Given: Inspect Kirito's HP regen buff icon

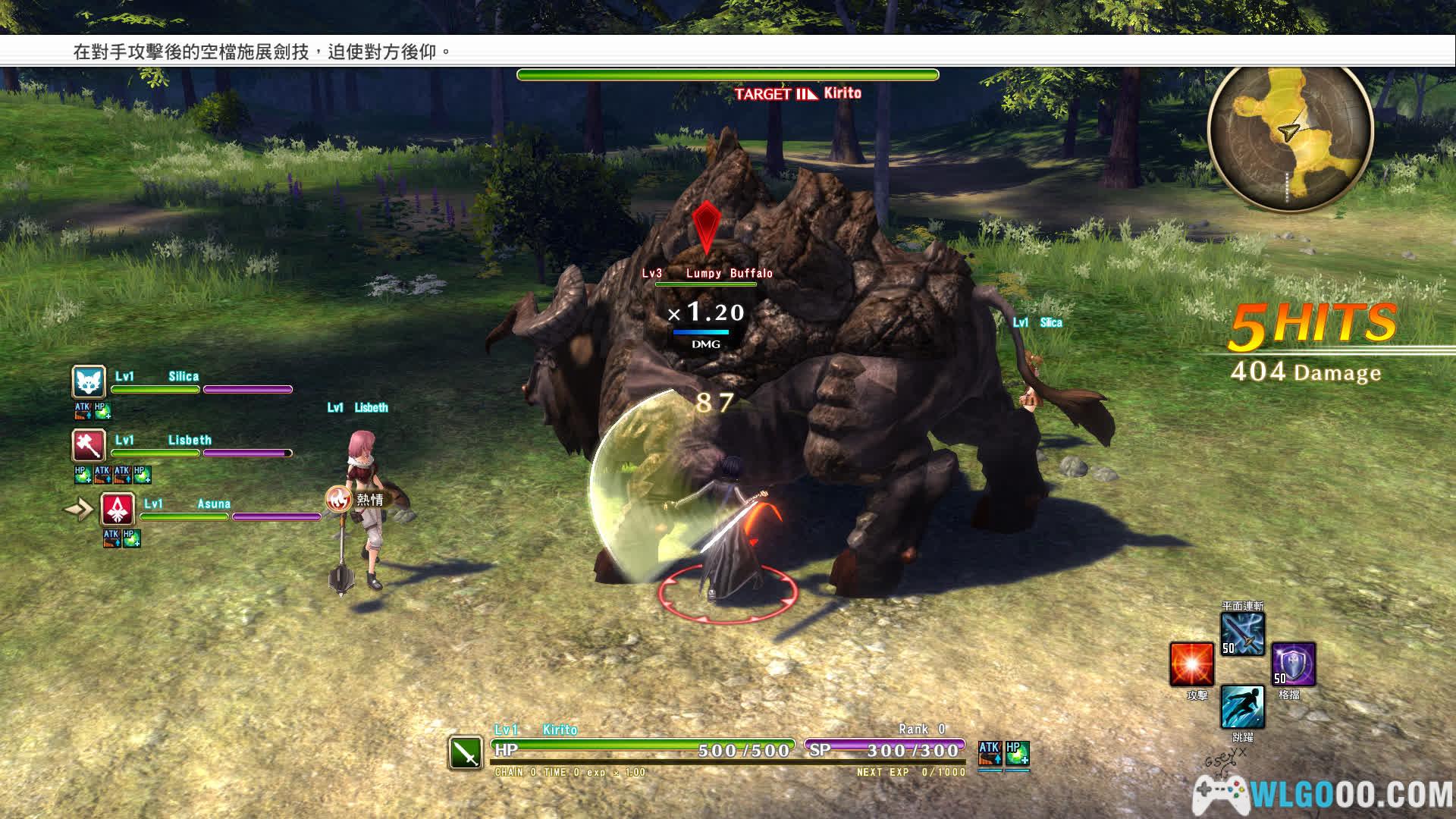Looking at the screenshot, I should click(x=1018, y=753).
